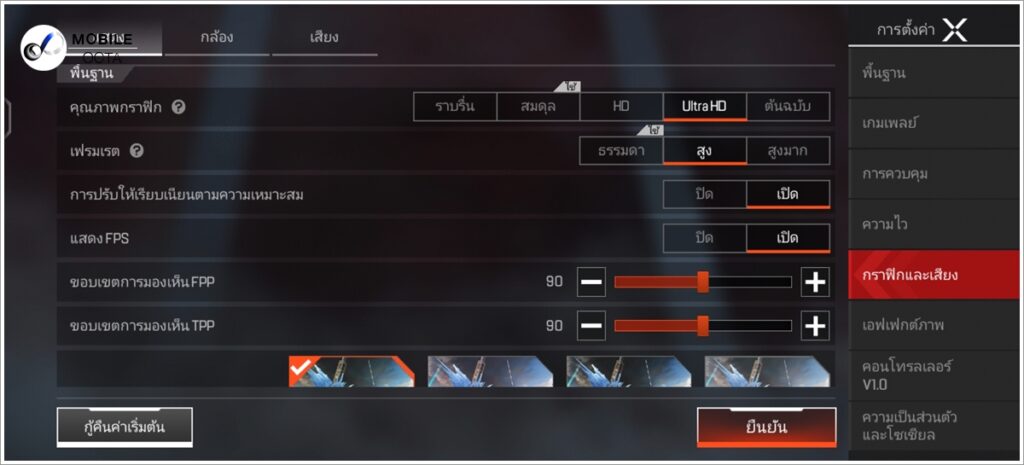Viewport: 1024px width, 465px height.
Task: Click the TPP field of view slider
Action: pos(702,326)
